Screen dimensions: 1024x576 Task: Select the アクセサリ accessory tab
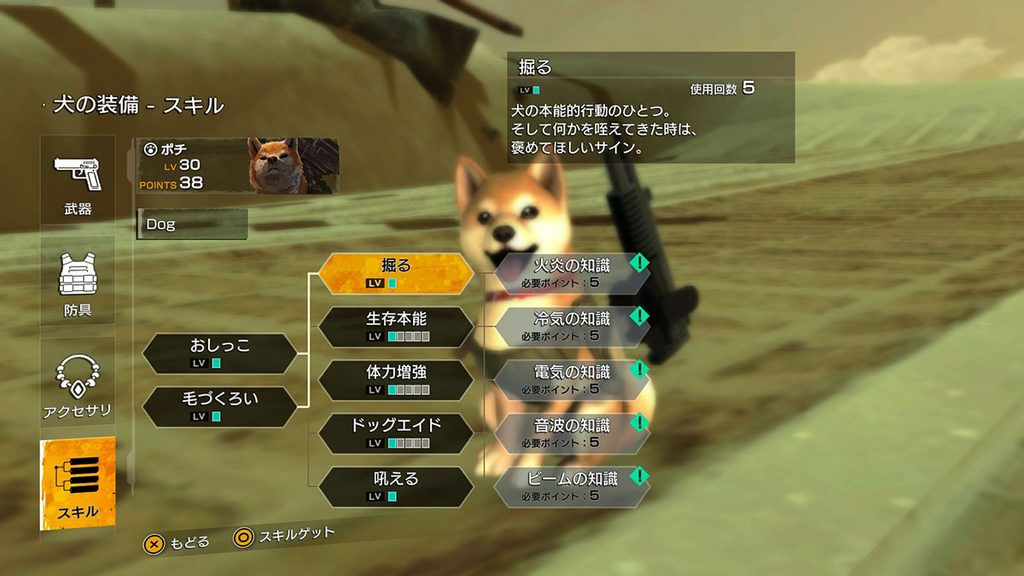click(x=78, y=385)
